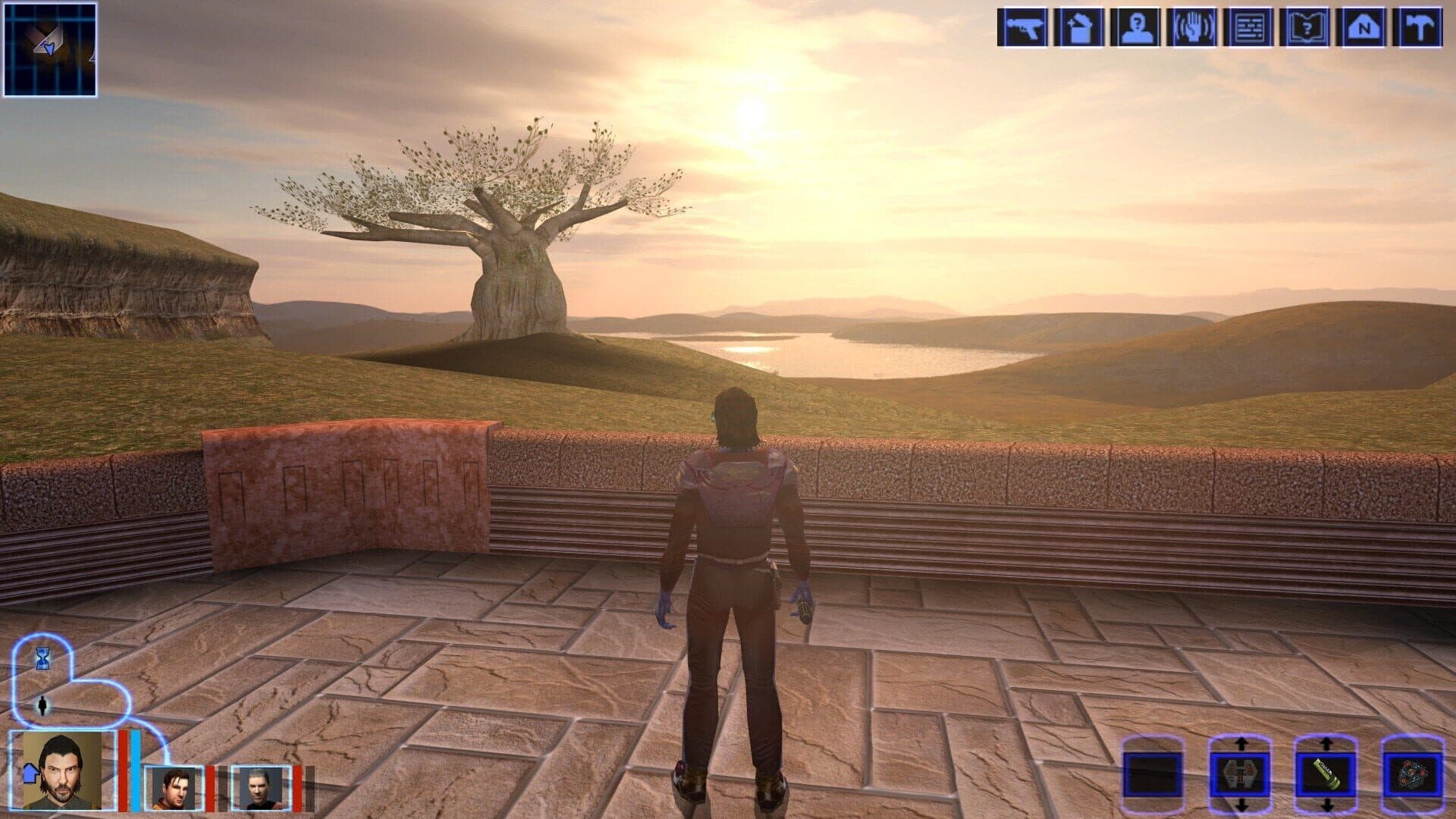Click the blue Force bar beside the main portrait
This screenshot has height=819, width=1456.
point(135,769)
